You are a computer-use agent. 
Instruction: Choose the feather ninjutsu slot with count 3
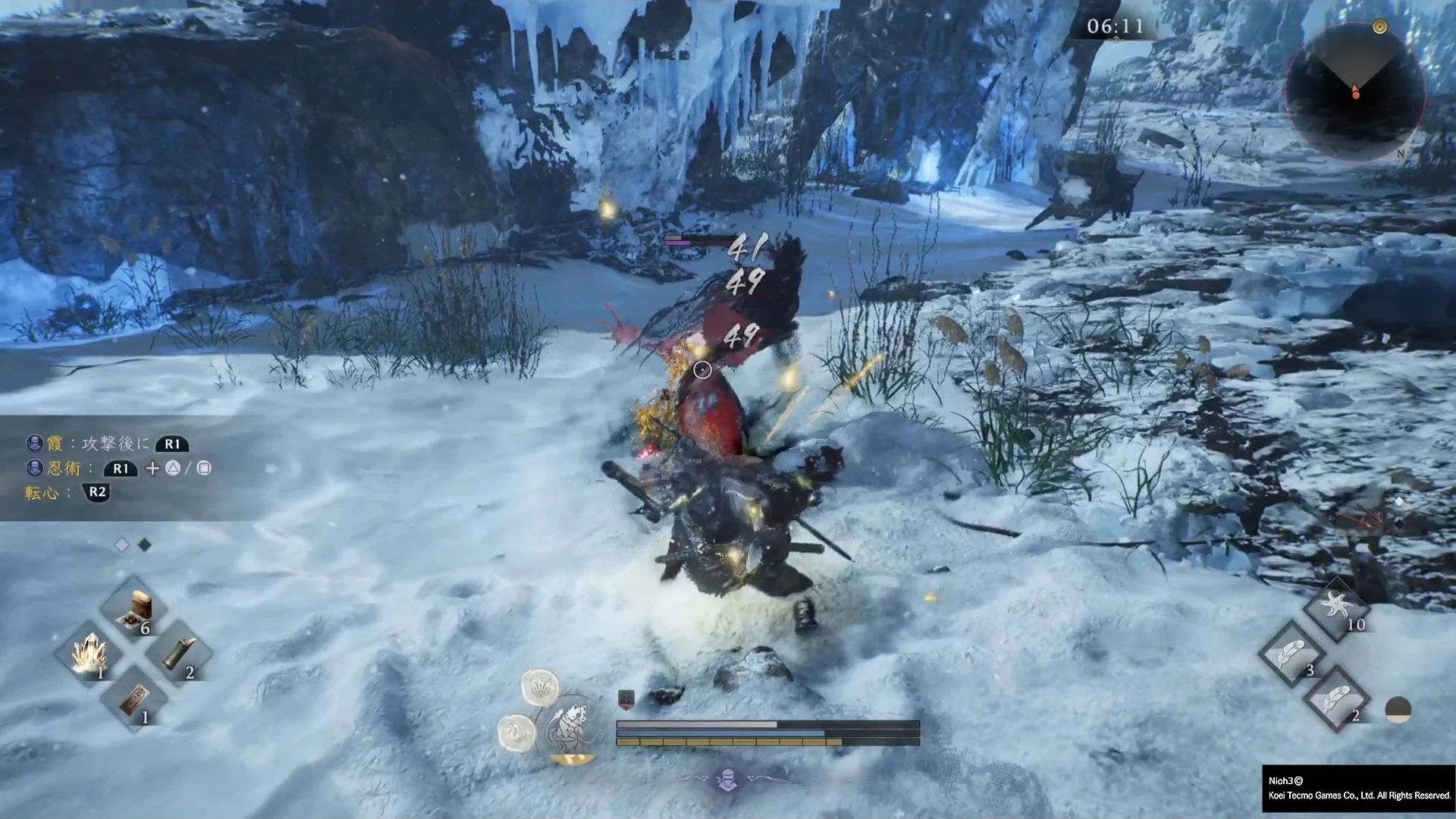point(1291,654)
